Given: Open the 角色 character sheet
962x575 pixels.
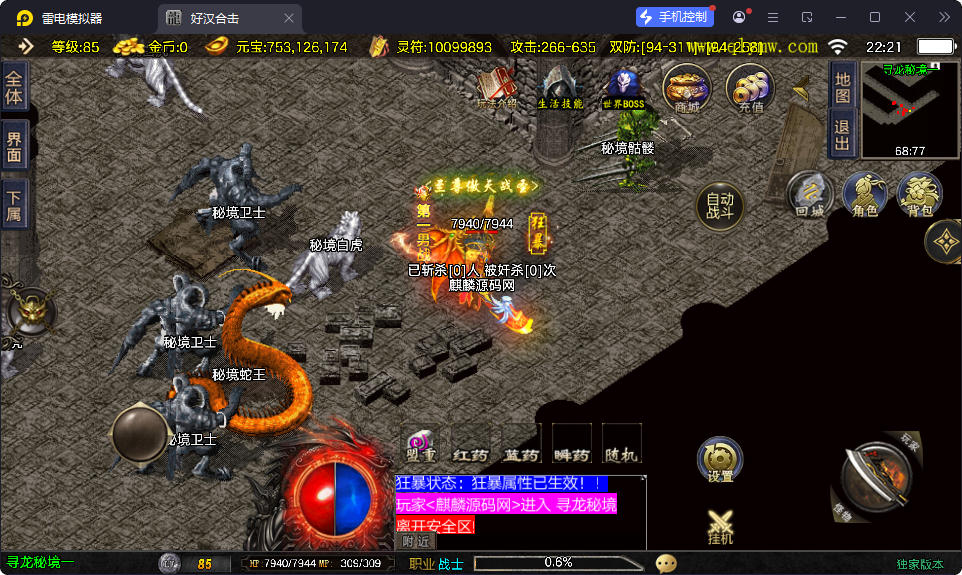Looking at the screenshot, I should click(865, 194).
